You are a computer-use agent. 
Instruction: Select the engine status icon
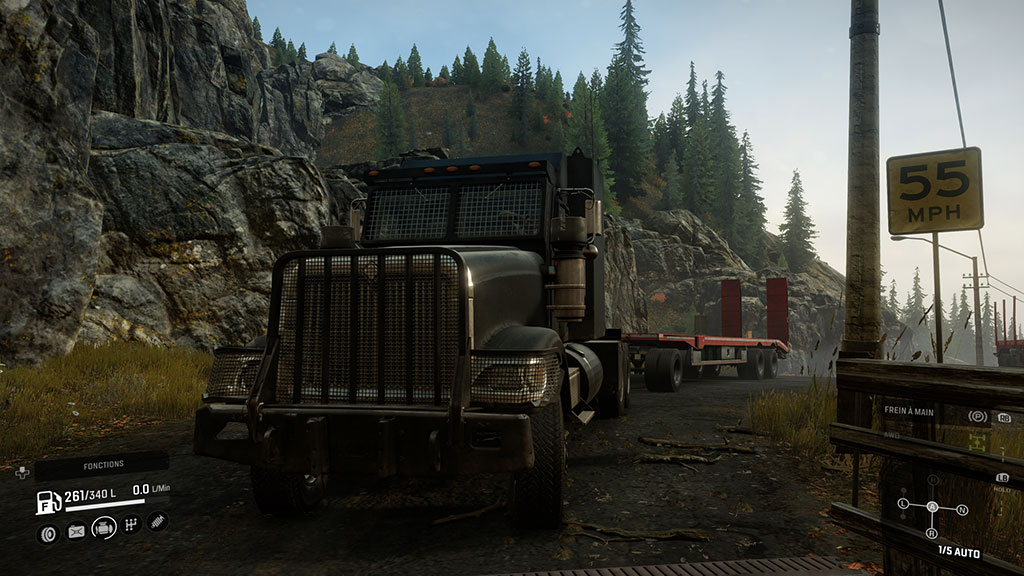pos(104,528)
